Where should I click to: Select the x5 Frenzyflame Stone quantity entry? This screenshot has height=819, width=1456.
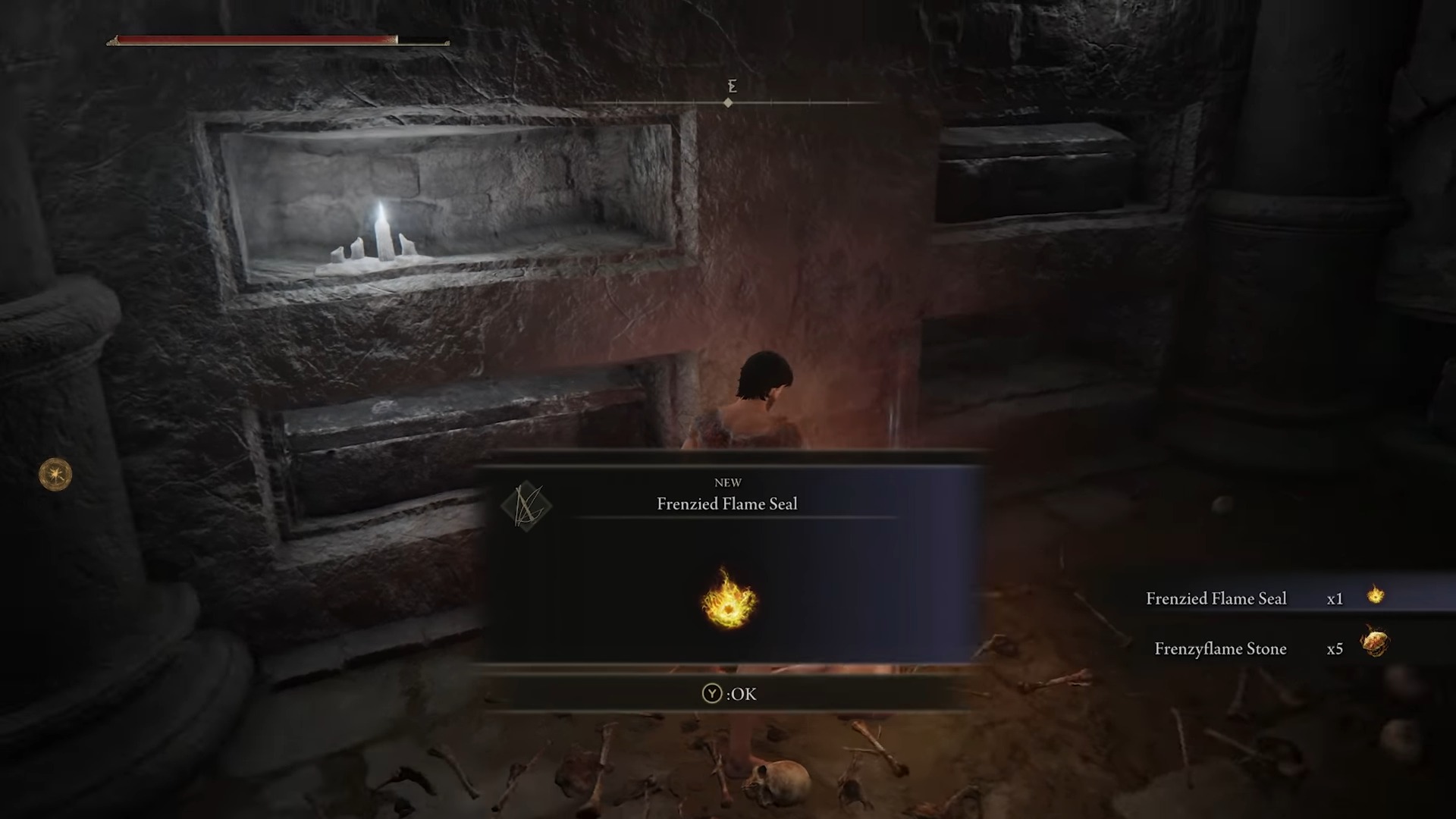pos(1335,648)
